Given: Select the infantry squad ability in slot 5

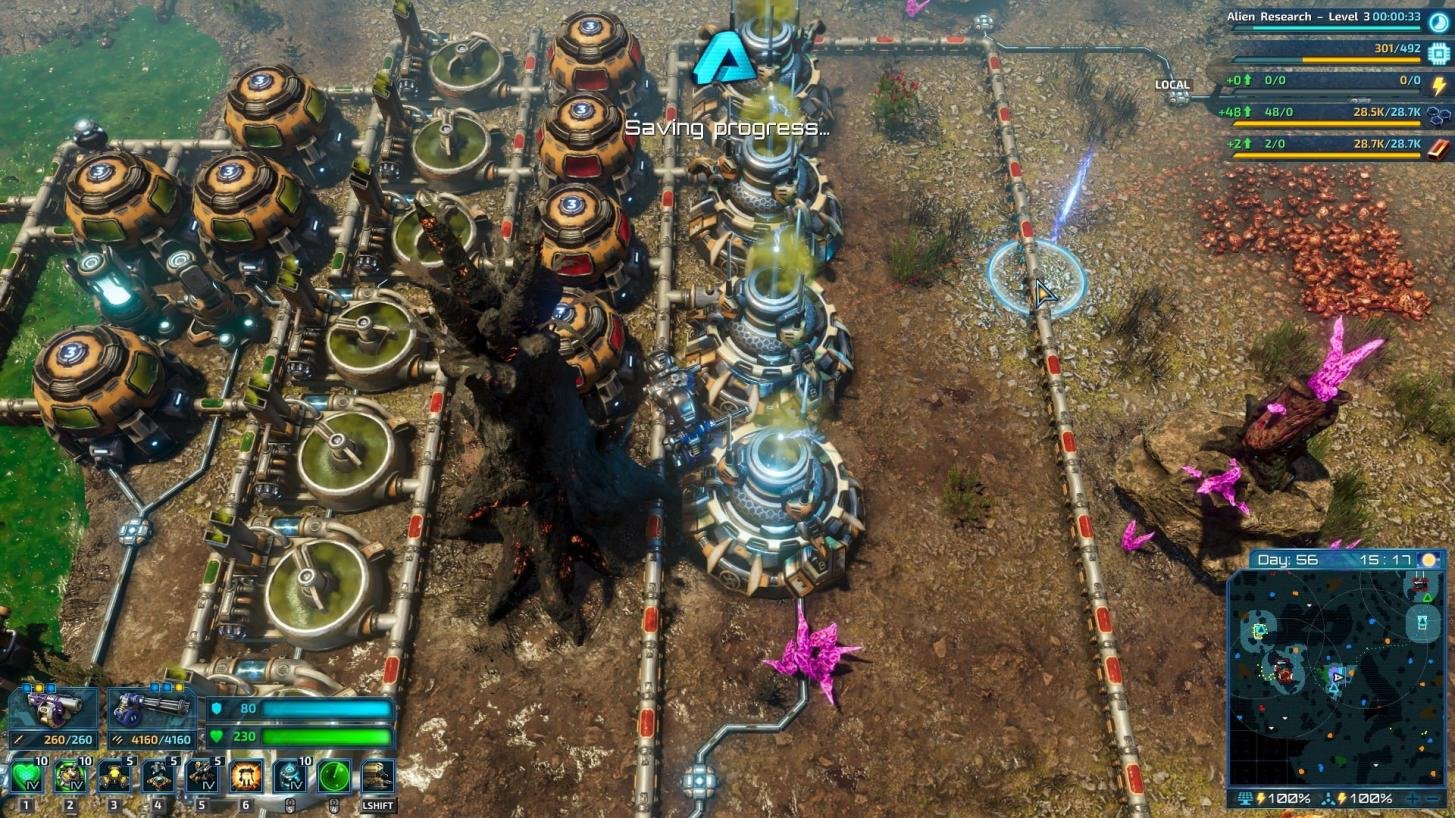Looking at the screenshot, I should [x=200, y=775].
